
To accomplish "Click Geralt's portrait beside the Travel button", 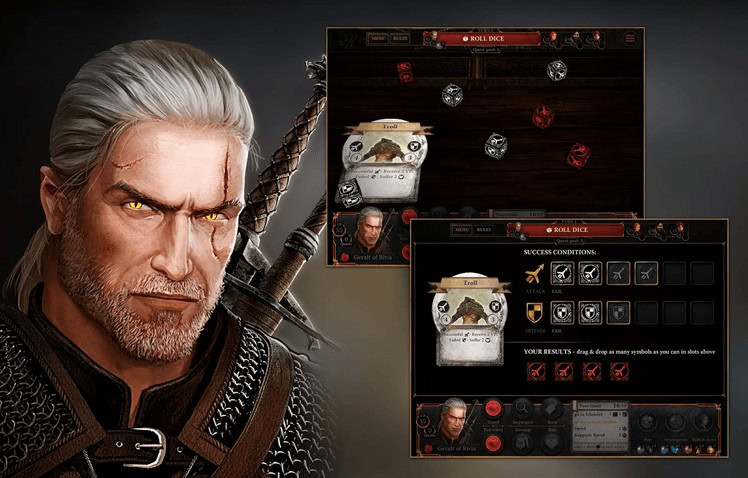I will tap(455, 422).
